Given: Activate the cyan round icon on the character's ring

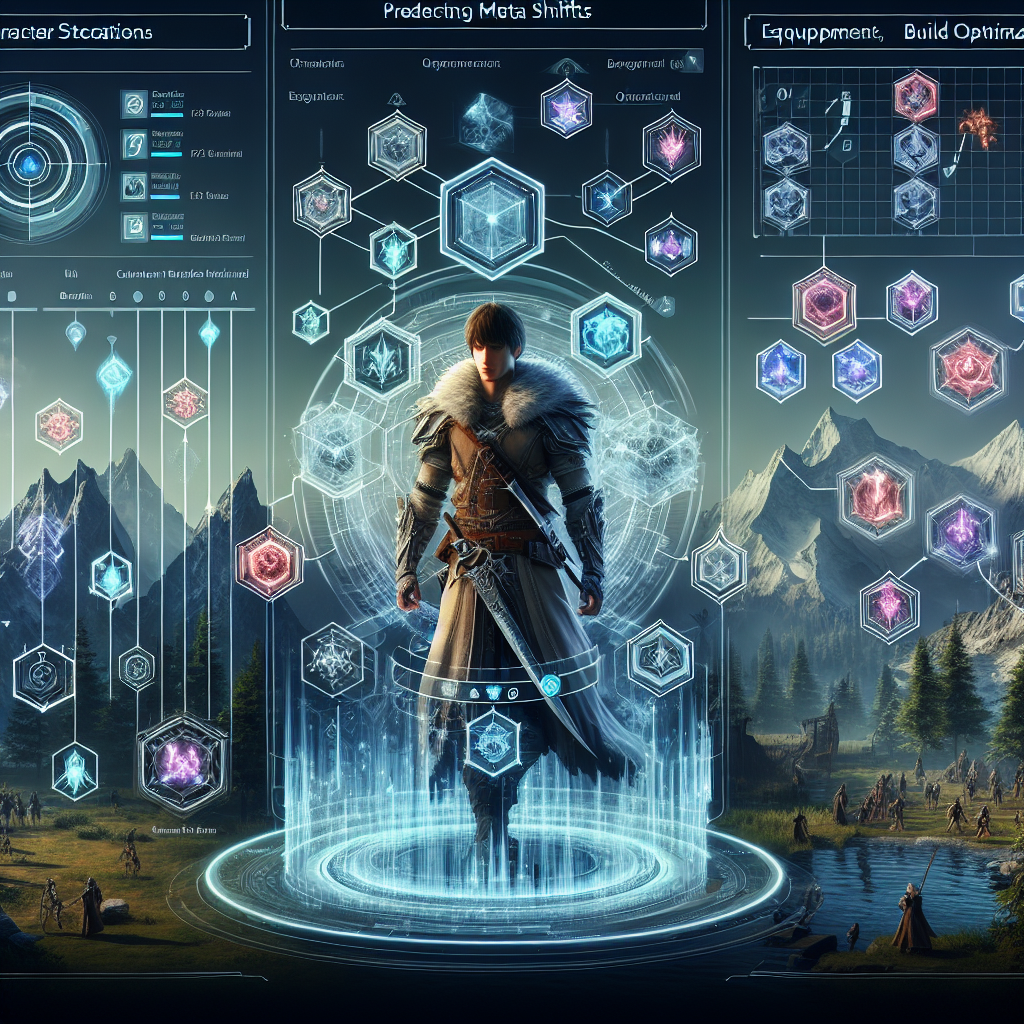Looking at the screenshot, I should (x=548, y=684).
